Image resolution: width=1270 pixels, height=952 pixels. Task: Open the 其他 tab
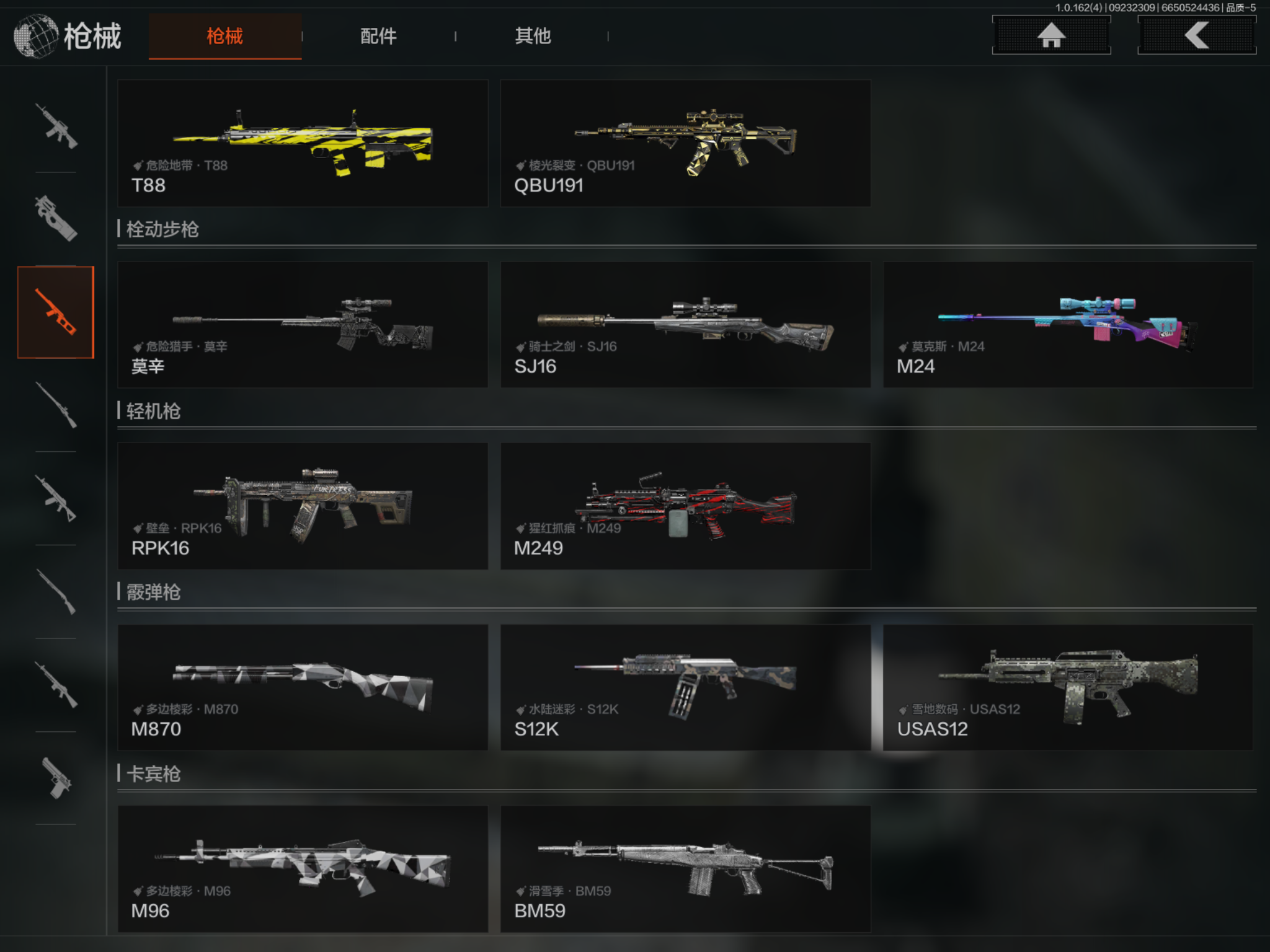tap(532, 36)
